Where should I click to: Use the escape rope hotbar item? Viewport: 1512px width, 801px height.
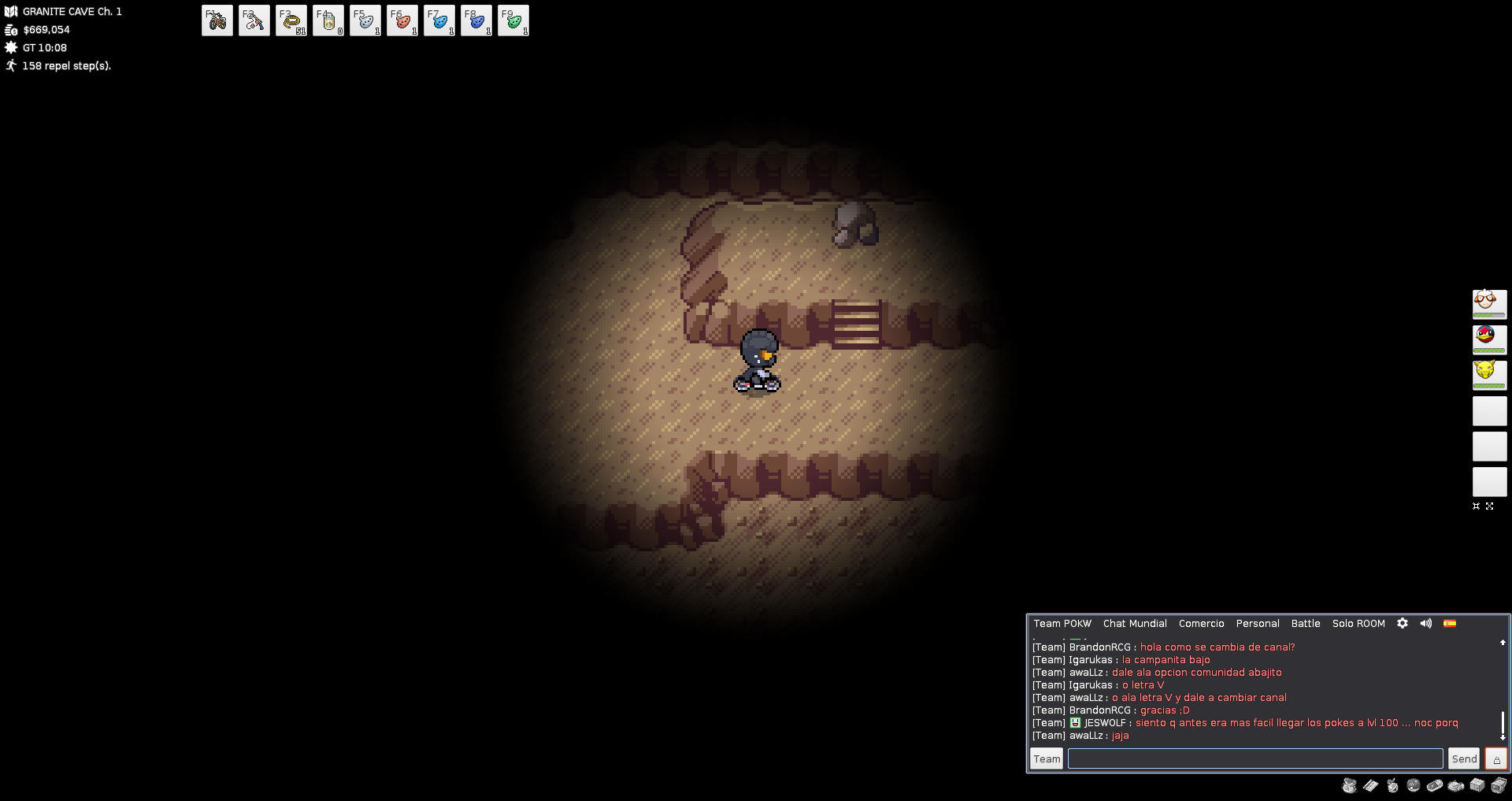click(291, 20)
